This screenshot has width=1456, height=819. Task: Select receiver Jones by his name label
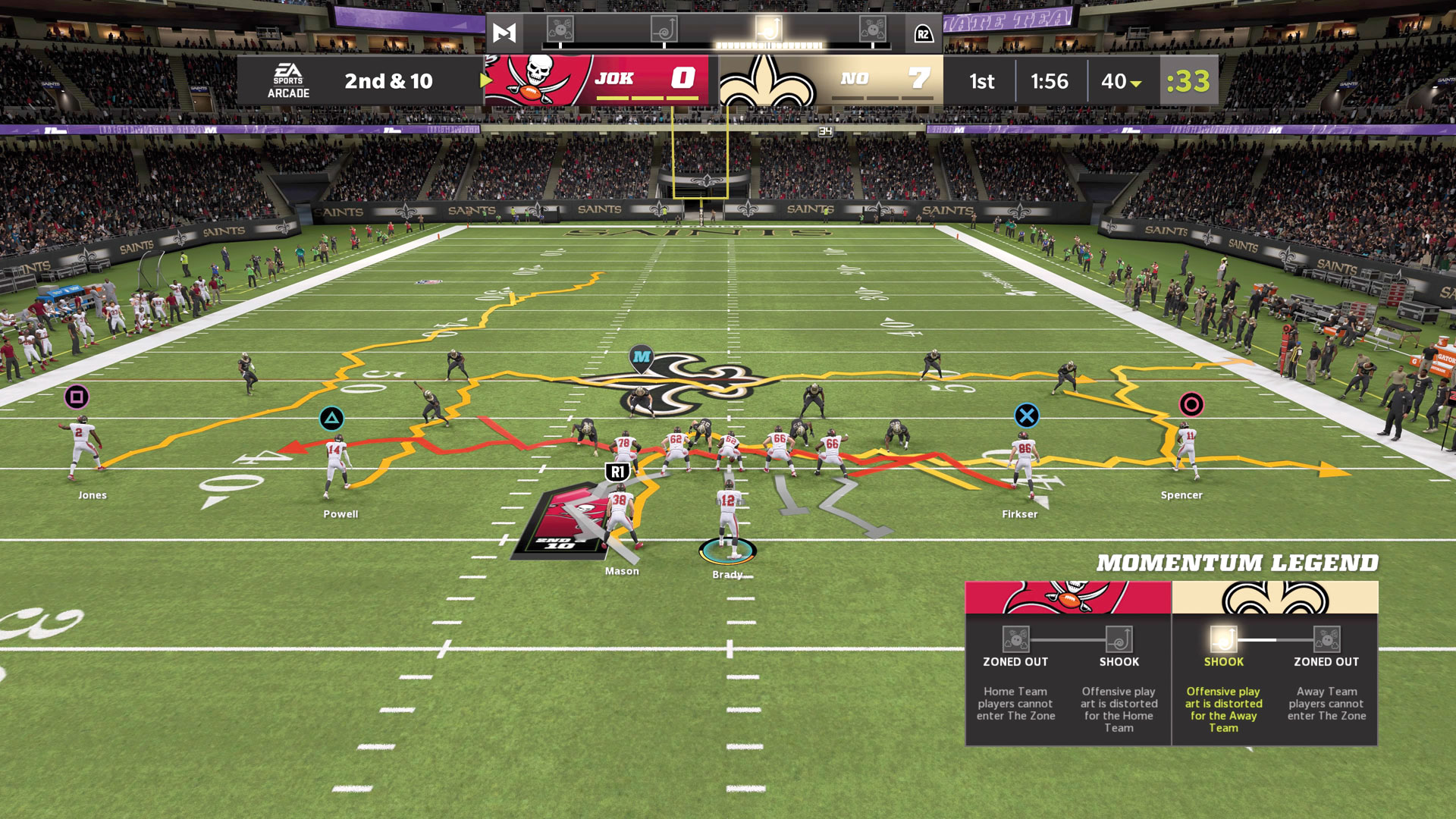point(93,495)
